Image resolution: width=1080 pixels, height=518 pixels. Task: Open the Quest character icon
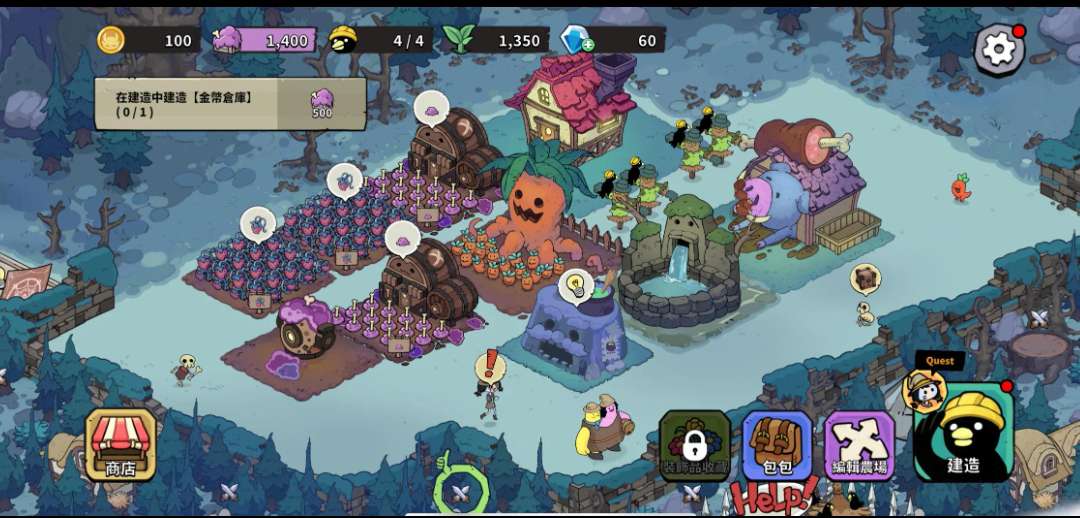(x=925, y=389)
